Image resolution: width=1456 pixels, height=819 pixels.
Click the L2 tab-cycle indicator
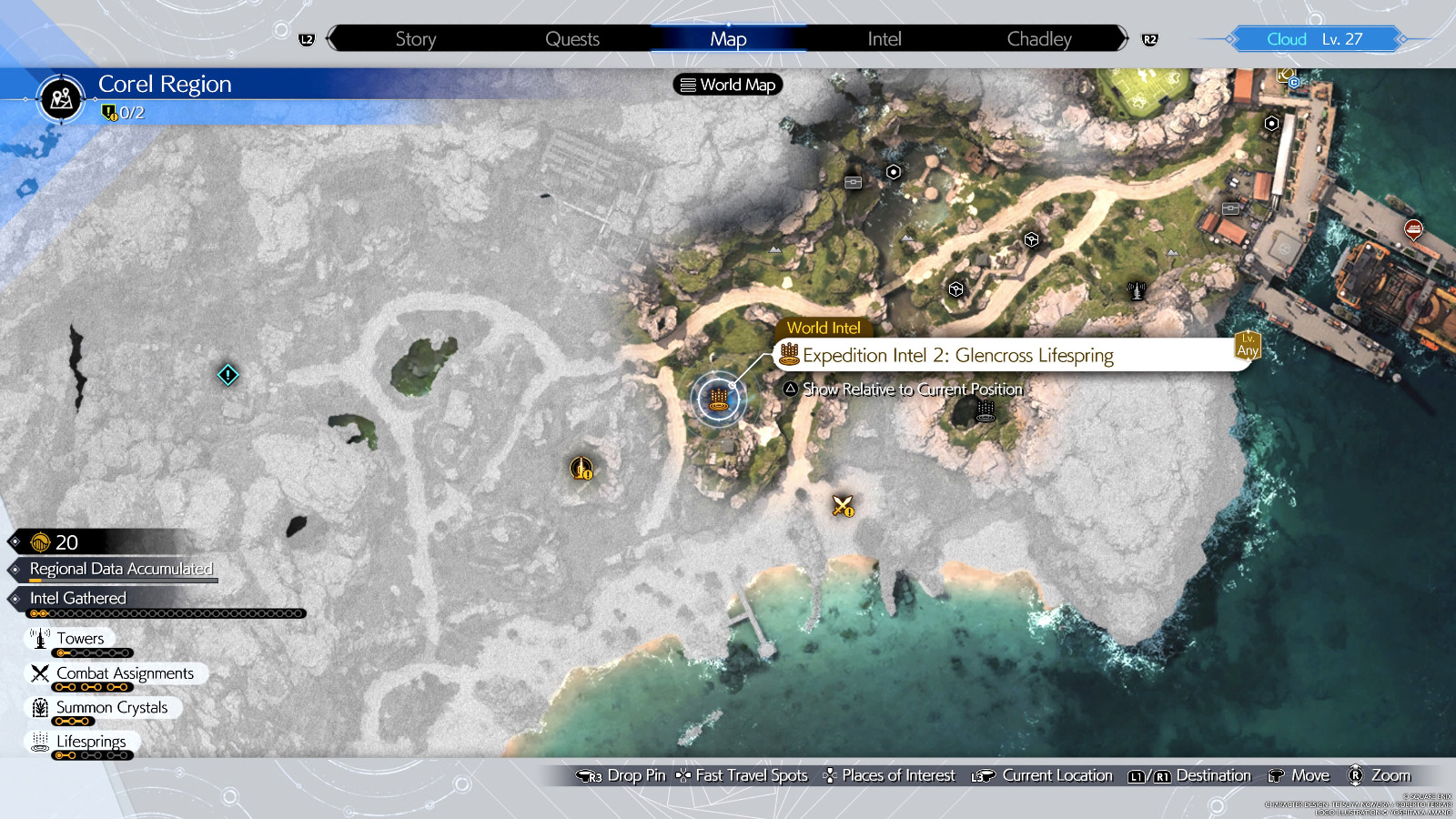click(308, 39)
